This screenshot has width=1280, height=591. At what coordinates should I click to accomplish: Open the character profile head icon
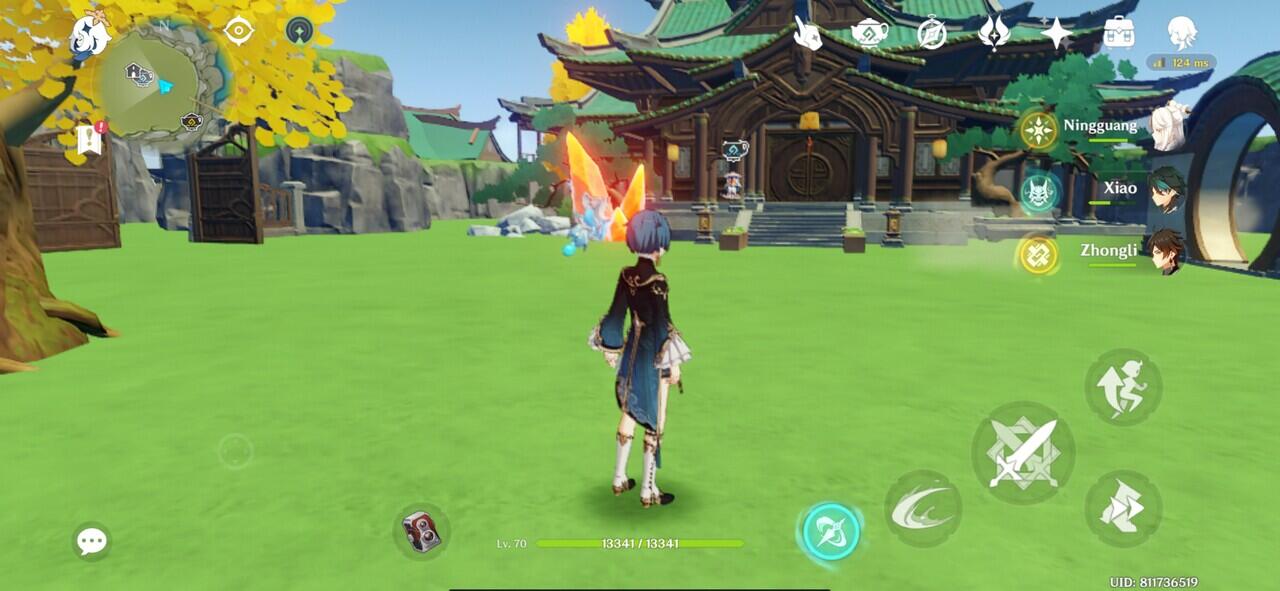tap(1182, 33)
